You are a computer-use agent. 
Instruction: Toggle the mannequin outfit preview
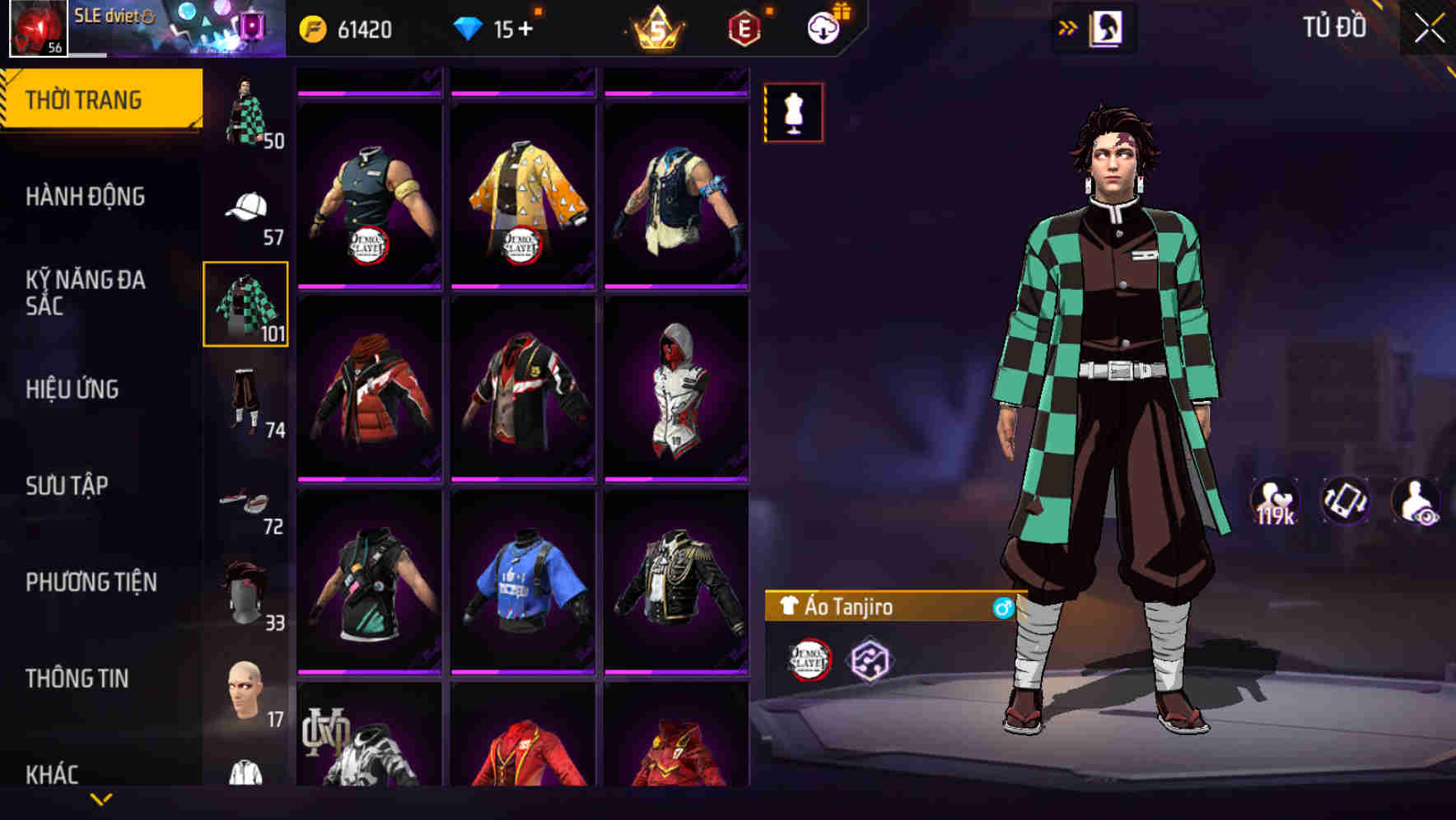click(792, 114)
